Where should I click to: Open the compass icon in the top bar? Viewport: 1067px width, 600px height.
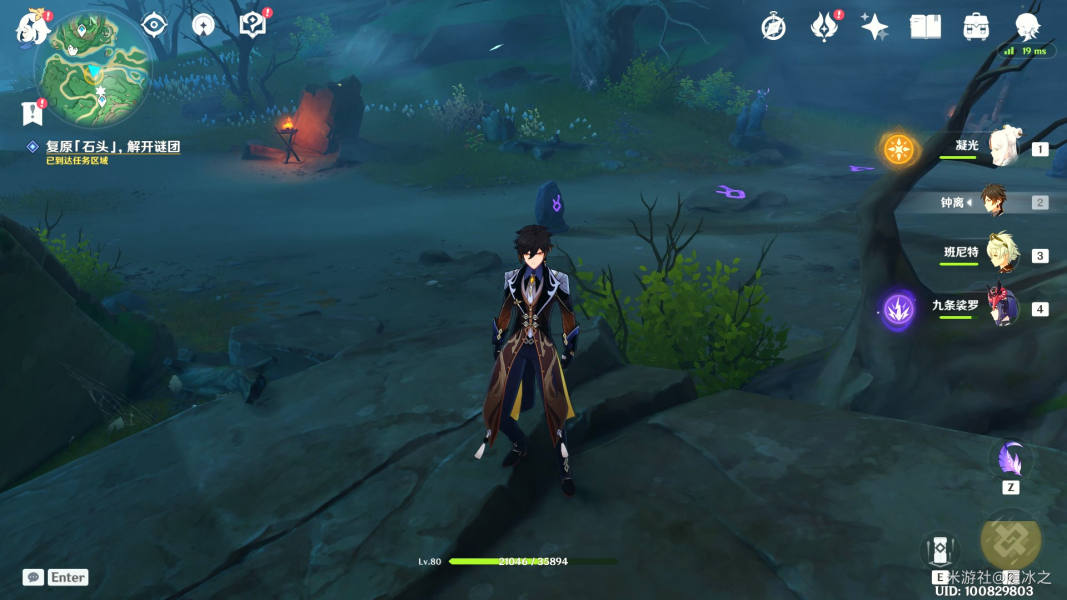click(773, 27)
